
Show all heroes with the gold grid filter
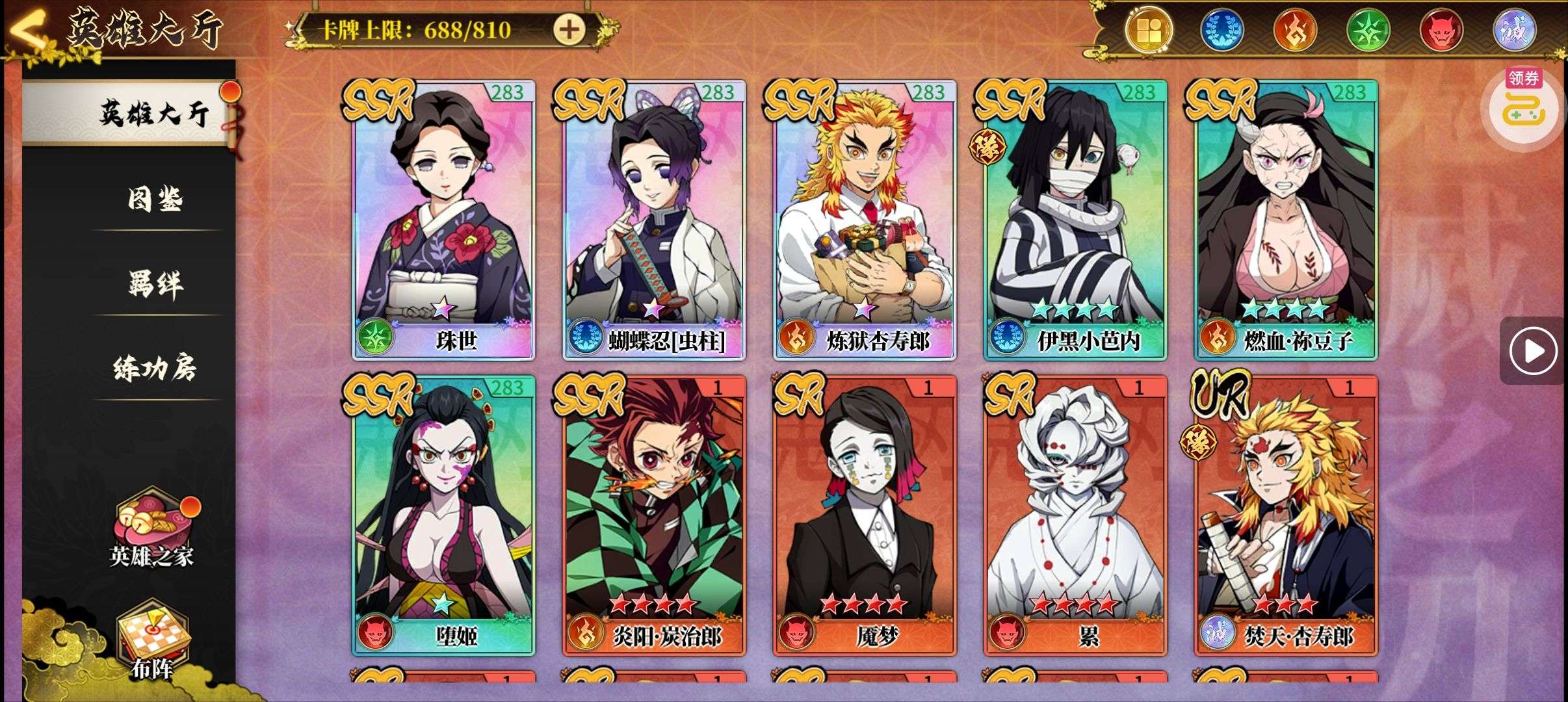click(x=1149, y=30)
